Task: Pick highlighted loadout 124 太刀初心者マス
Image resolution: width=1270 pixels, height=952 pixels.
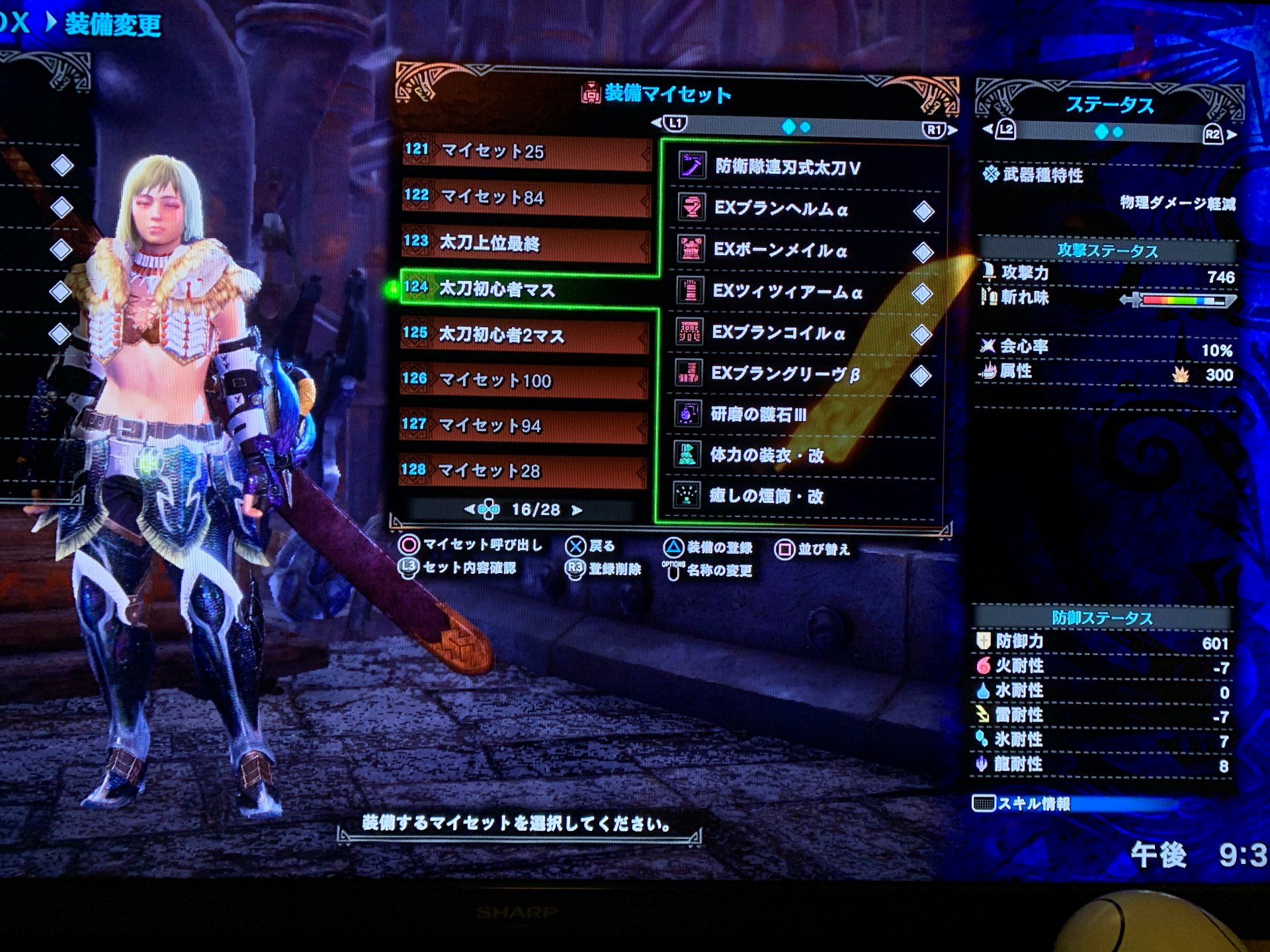Action: point(526,289)
